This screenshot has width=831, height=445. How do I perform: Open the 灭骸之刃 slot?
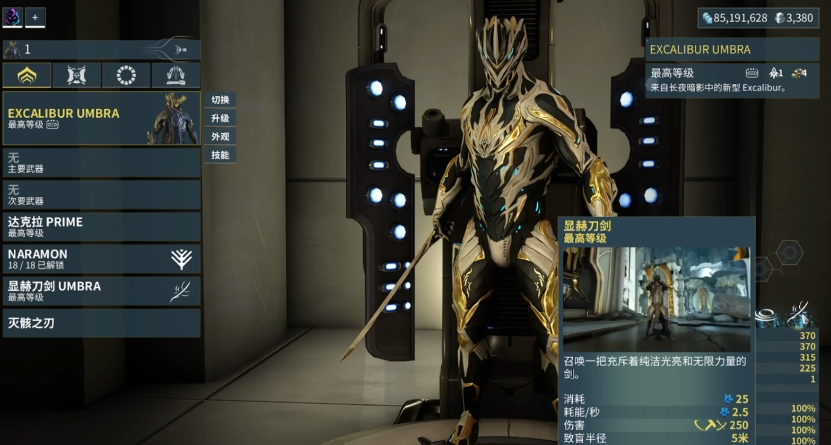point(101,322)
